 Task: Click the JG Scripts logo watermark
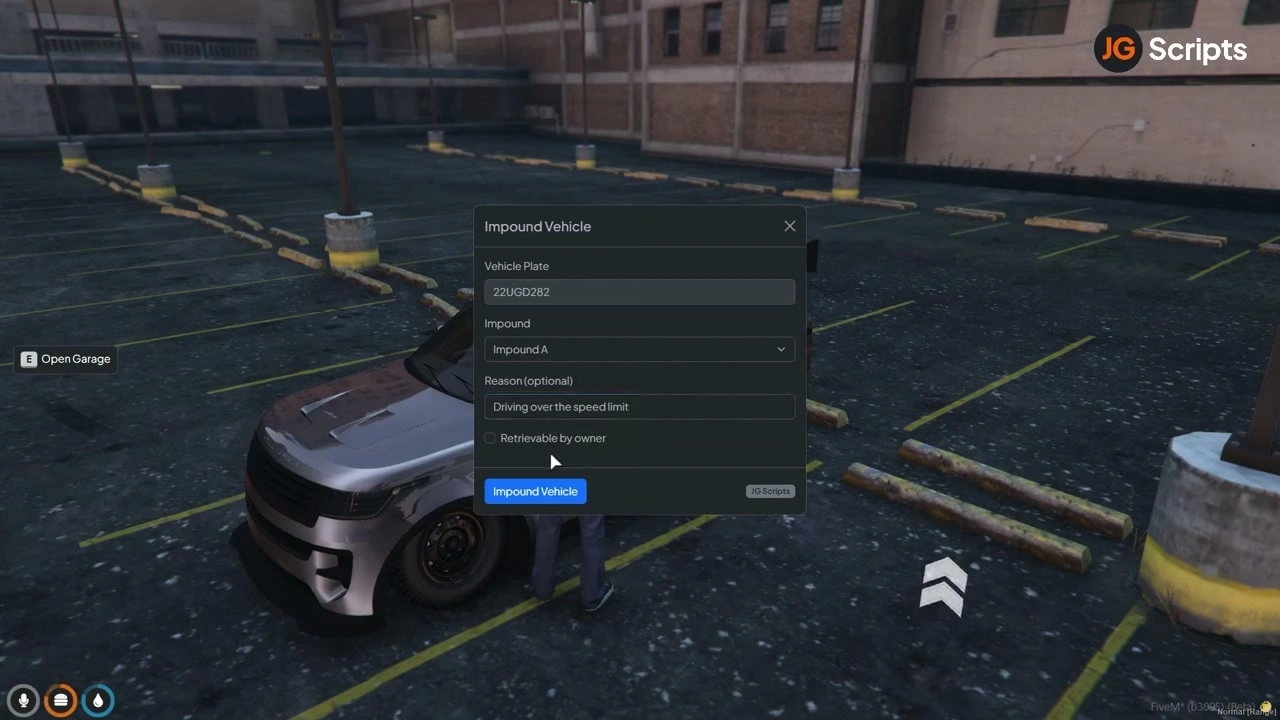pyautogui.click(x=1170, y=48)
